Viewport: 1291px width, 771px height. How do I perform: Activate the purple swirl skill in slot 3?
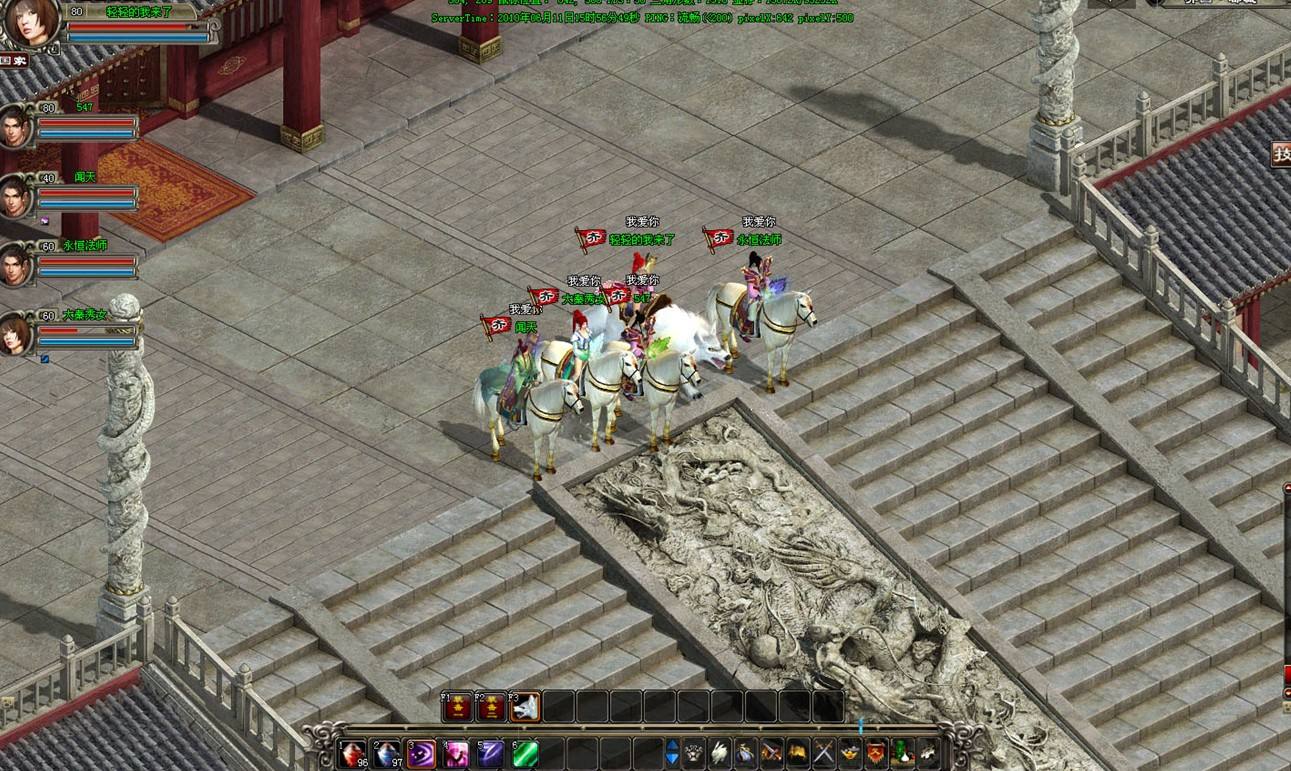coord(421,753)
